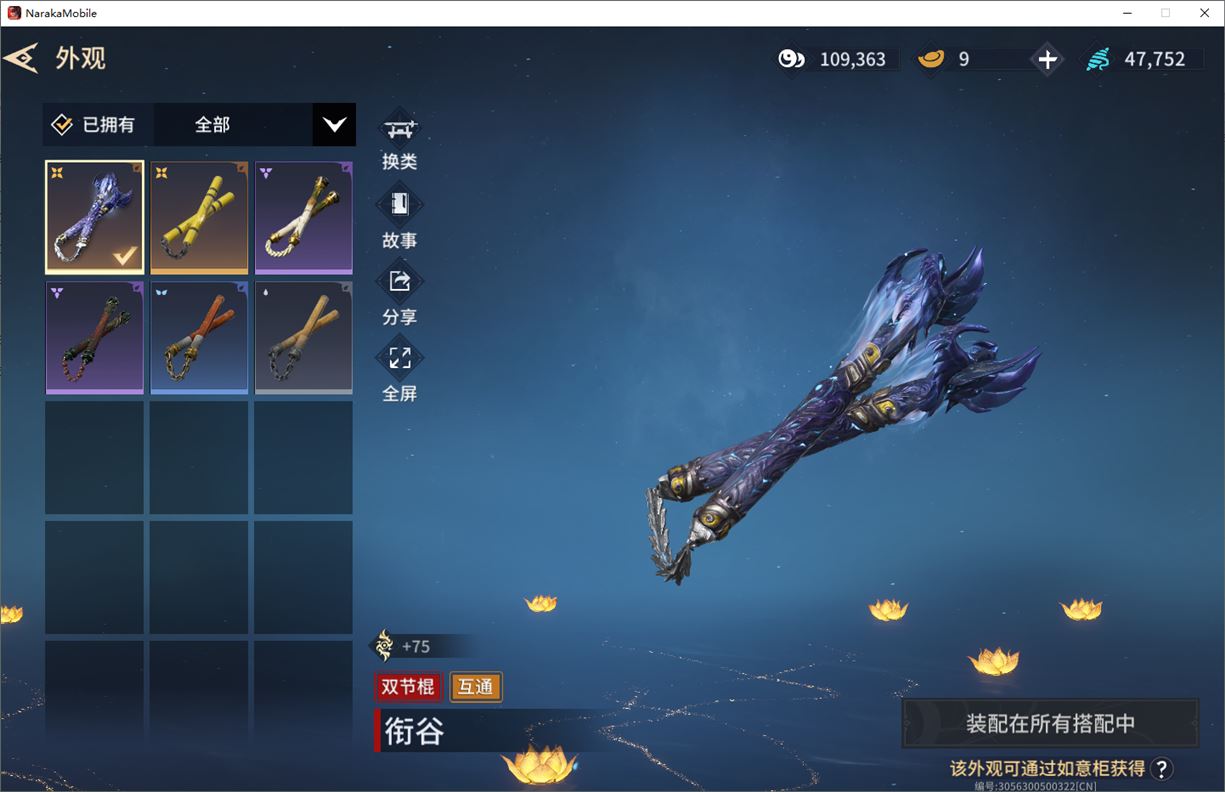Screen dimensions: 1225x792
Task: Choose the yellow bamboo nunchaku skin
Action: click(199, 217)
